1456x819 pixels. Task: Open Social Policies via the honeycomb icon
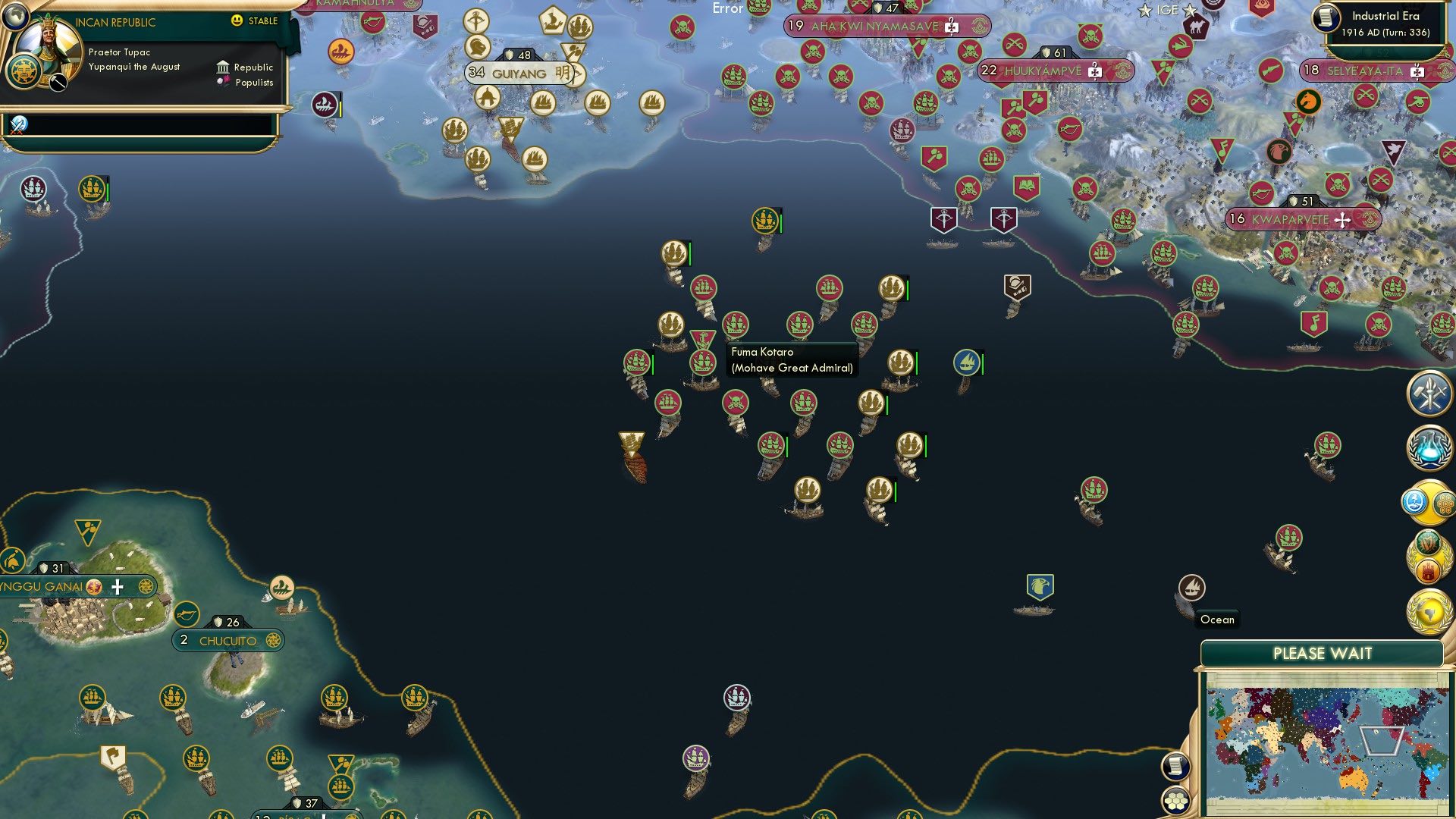point(1443,503)
